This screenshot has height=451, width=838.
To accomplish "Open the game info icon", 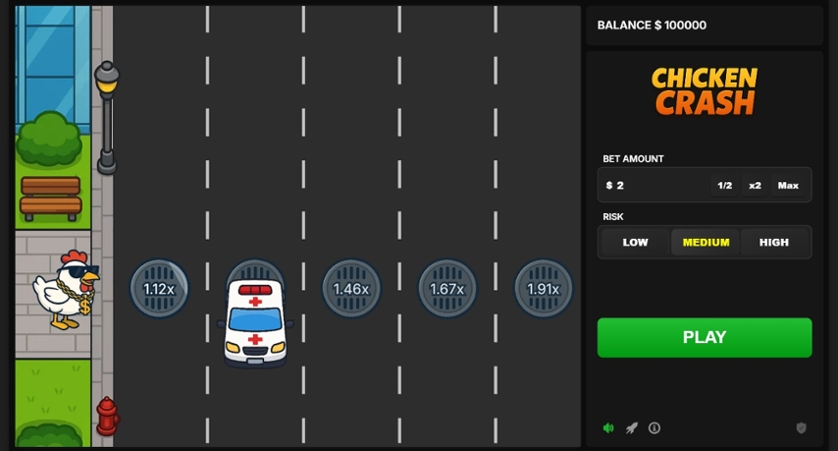I will [654, 428].
